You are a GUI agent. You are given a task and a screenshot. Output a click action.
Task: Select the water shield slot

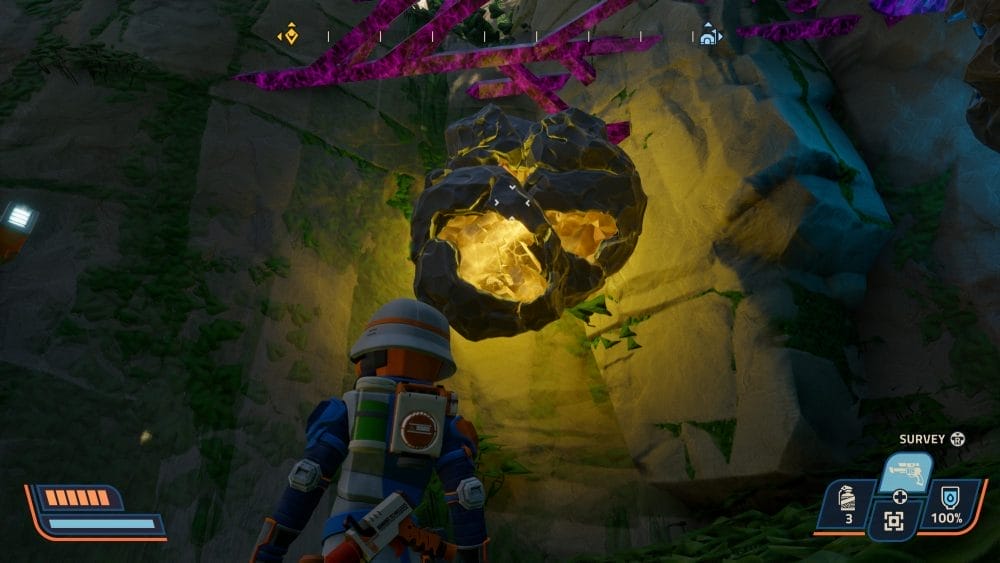pyautogui.click(x=945, y=505)
